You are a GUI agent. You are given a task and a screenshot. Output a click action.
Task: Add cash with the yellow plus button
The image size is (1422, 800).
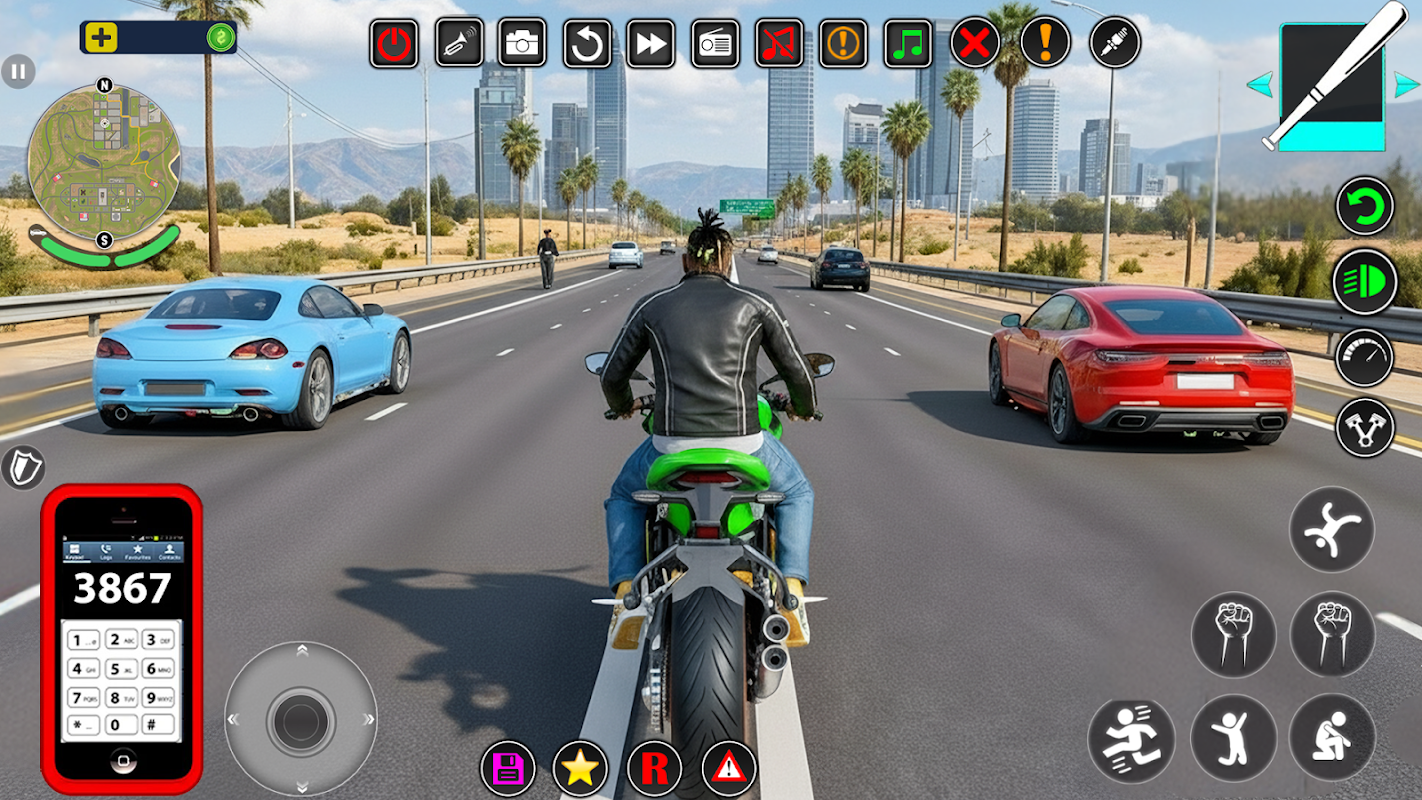(101, 38)
